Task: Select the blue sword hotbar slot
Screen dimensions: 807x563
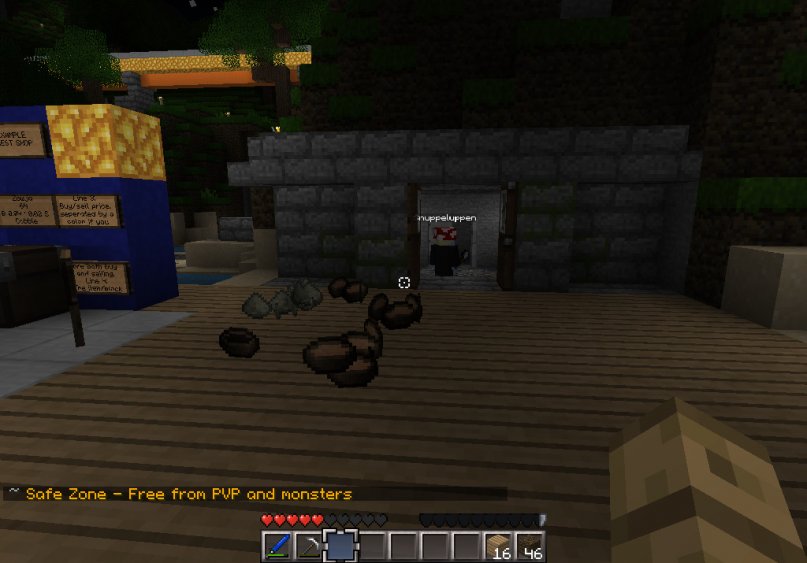Action: (277, 546)
